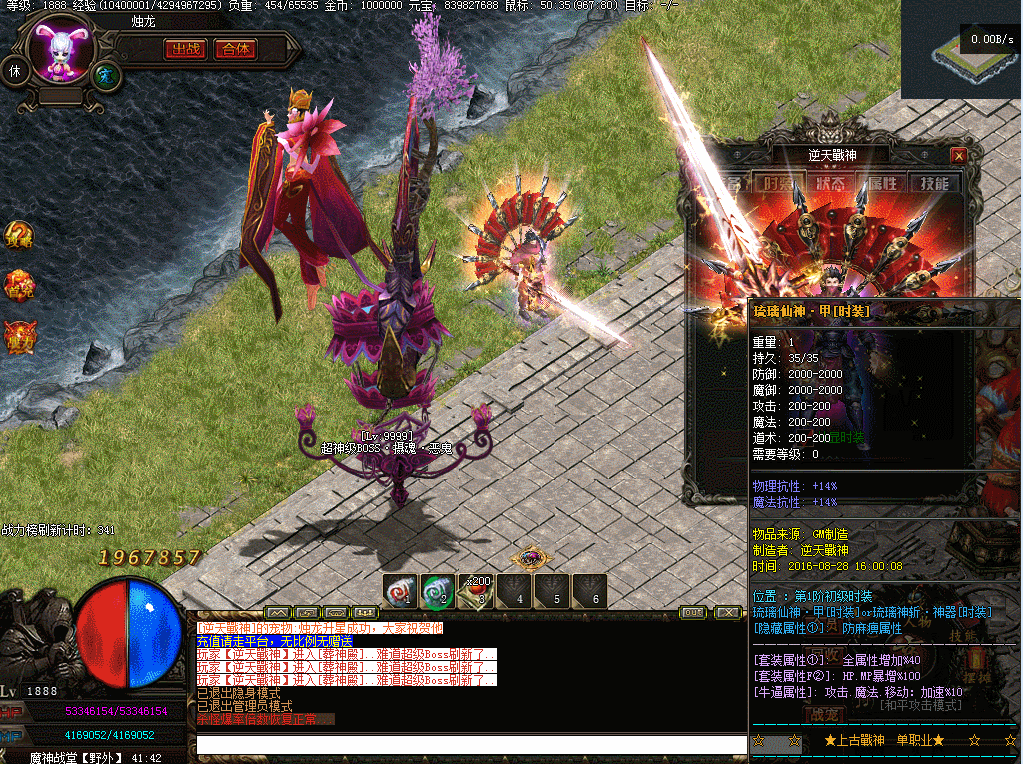Use the green scroll in hotbar slot 2
The height and width of the screenshot is (764, 1023).
[x=438, y=590]
